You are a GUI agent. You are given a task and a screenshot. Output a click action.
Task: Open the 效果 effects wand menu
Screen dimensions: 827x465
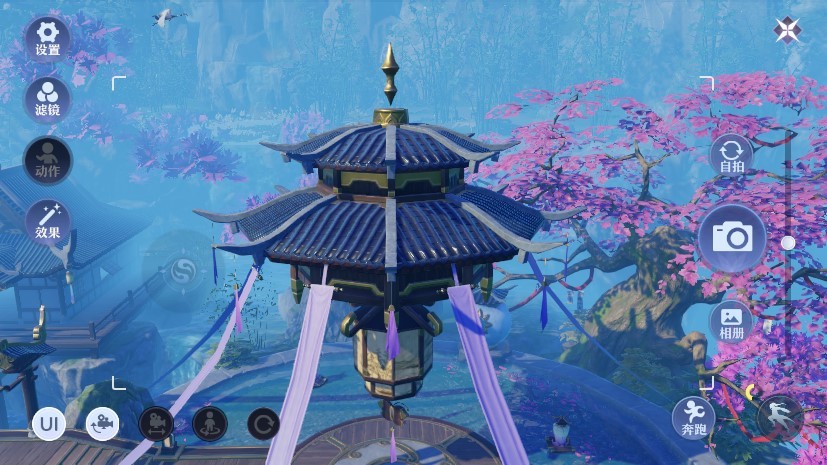(x=47, y=220)
